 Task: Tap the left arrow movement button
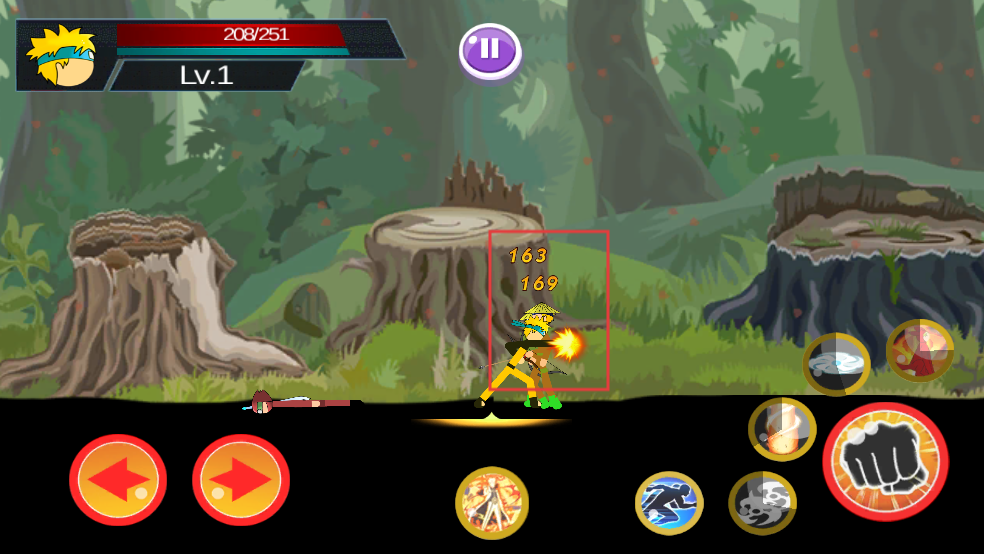coord(118,480)
